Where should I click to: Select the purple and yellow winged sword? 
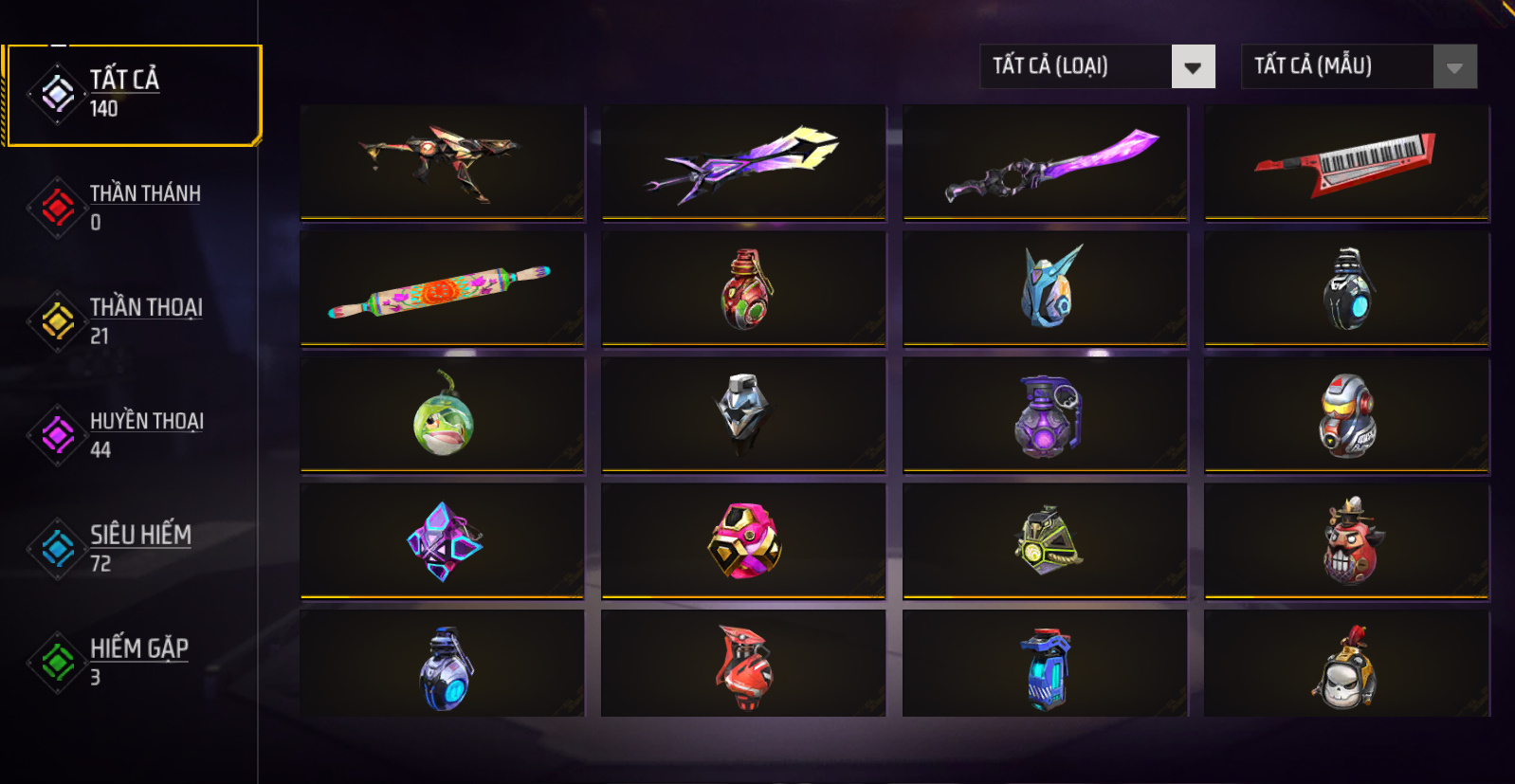[743, 162]
